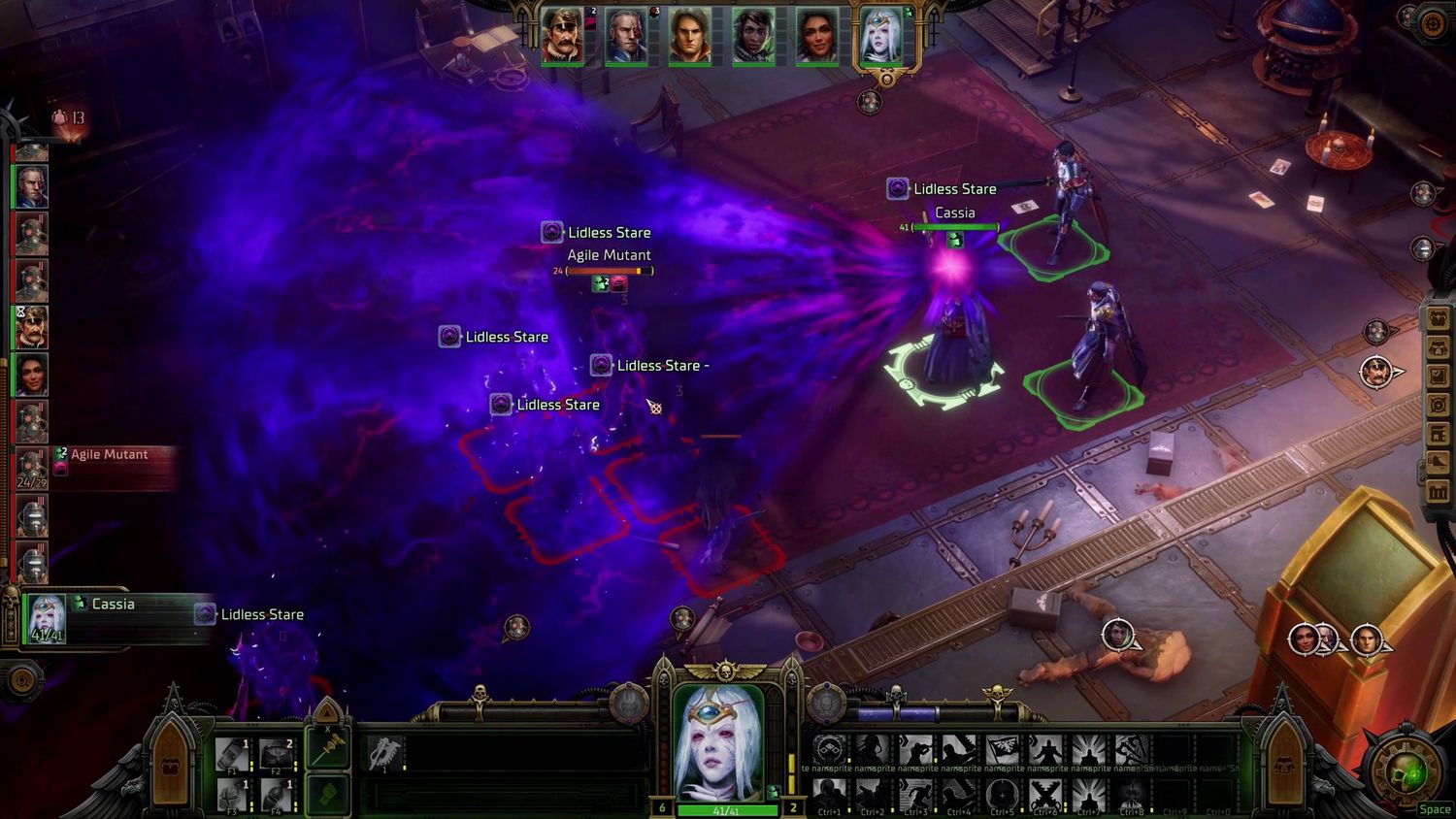Activate the chainsword attack ability

385,750
